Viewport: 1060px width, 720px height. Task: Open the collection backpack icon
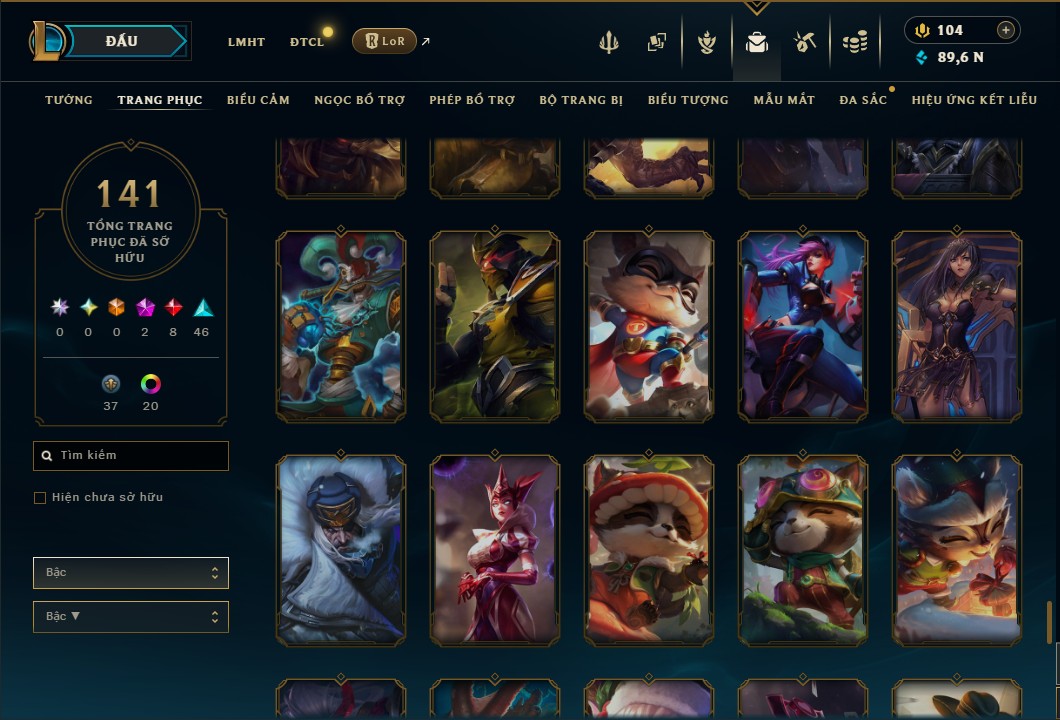coord(757,42)
